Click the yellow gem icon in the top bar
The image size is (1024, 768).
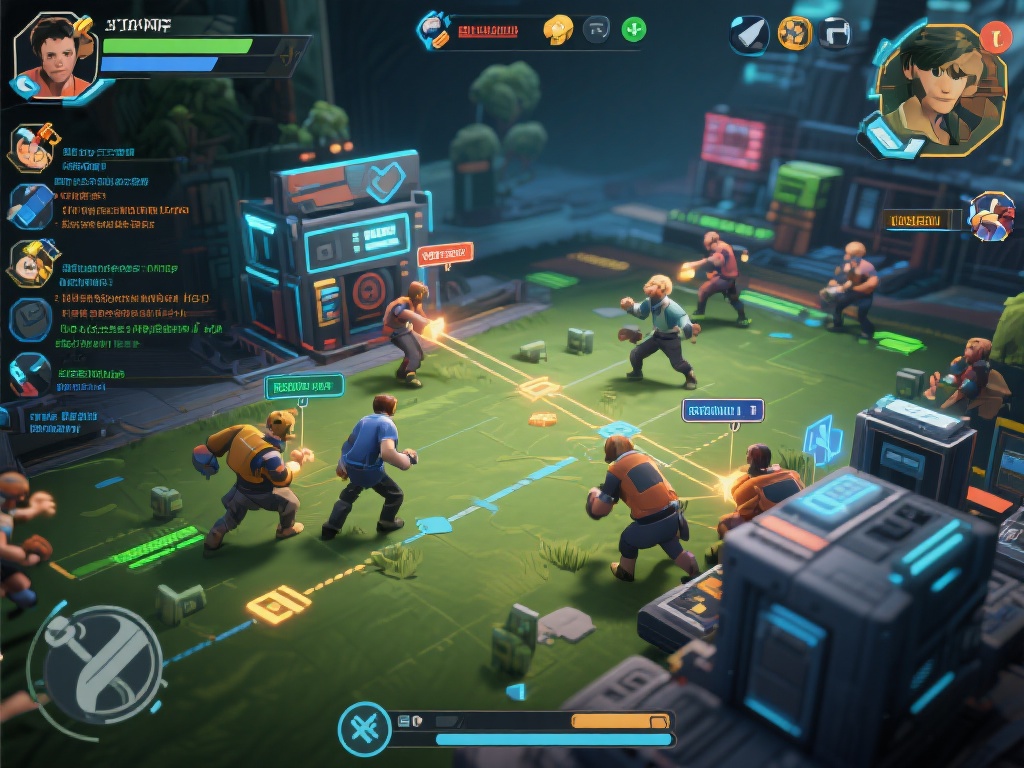558,29
